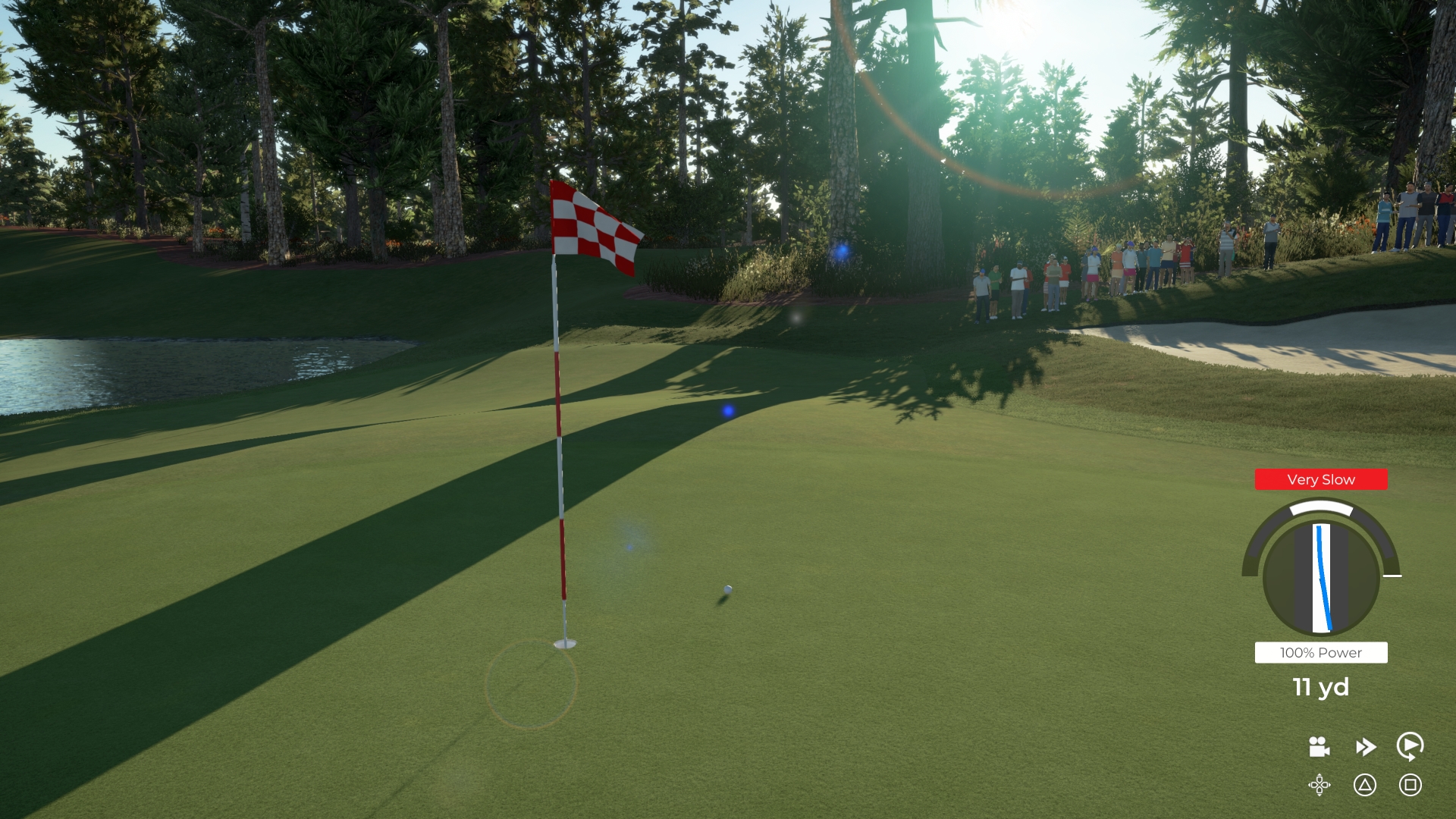
Task: Click the 100% Power label
Action: pos(1320,652)
